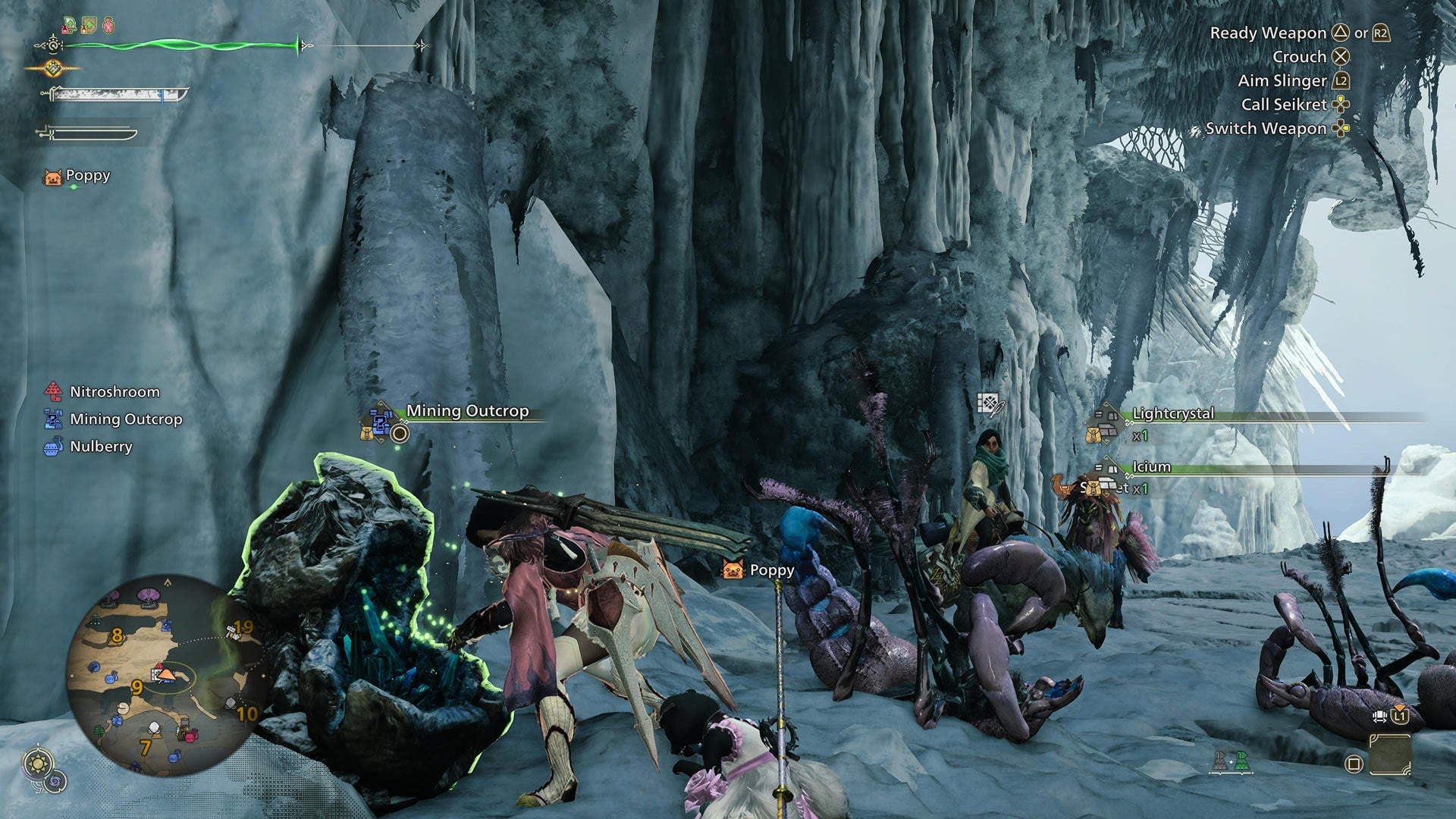Toggle the green terrain icon near bottom
Viewport: 1456px width, 819px height.
(x=1241, y=761)
